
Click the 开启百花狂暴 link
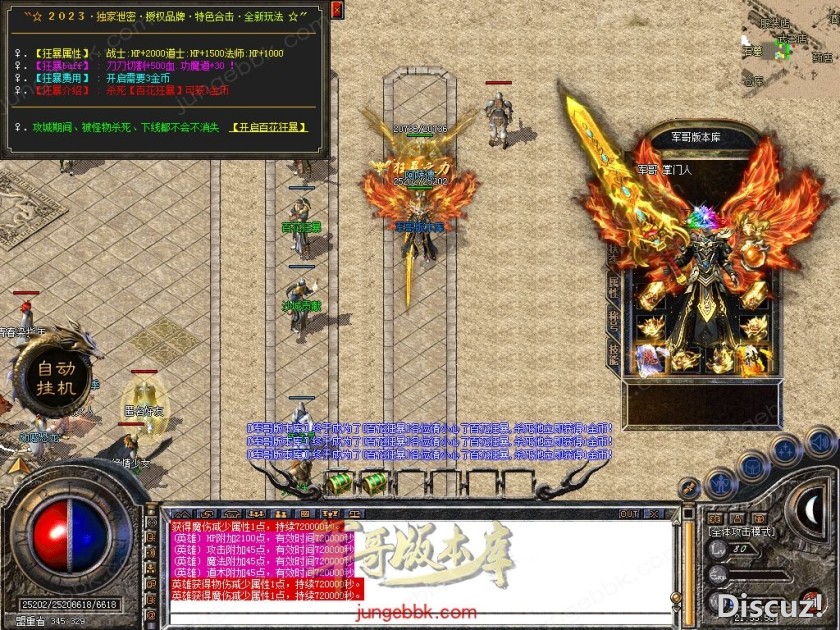(269, 127)
